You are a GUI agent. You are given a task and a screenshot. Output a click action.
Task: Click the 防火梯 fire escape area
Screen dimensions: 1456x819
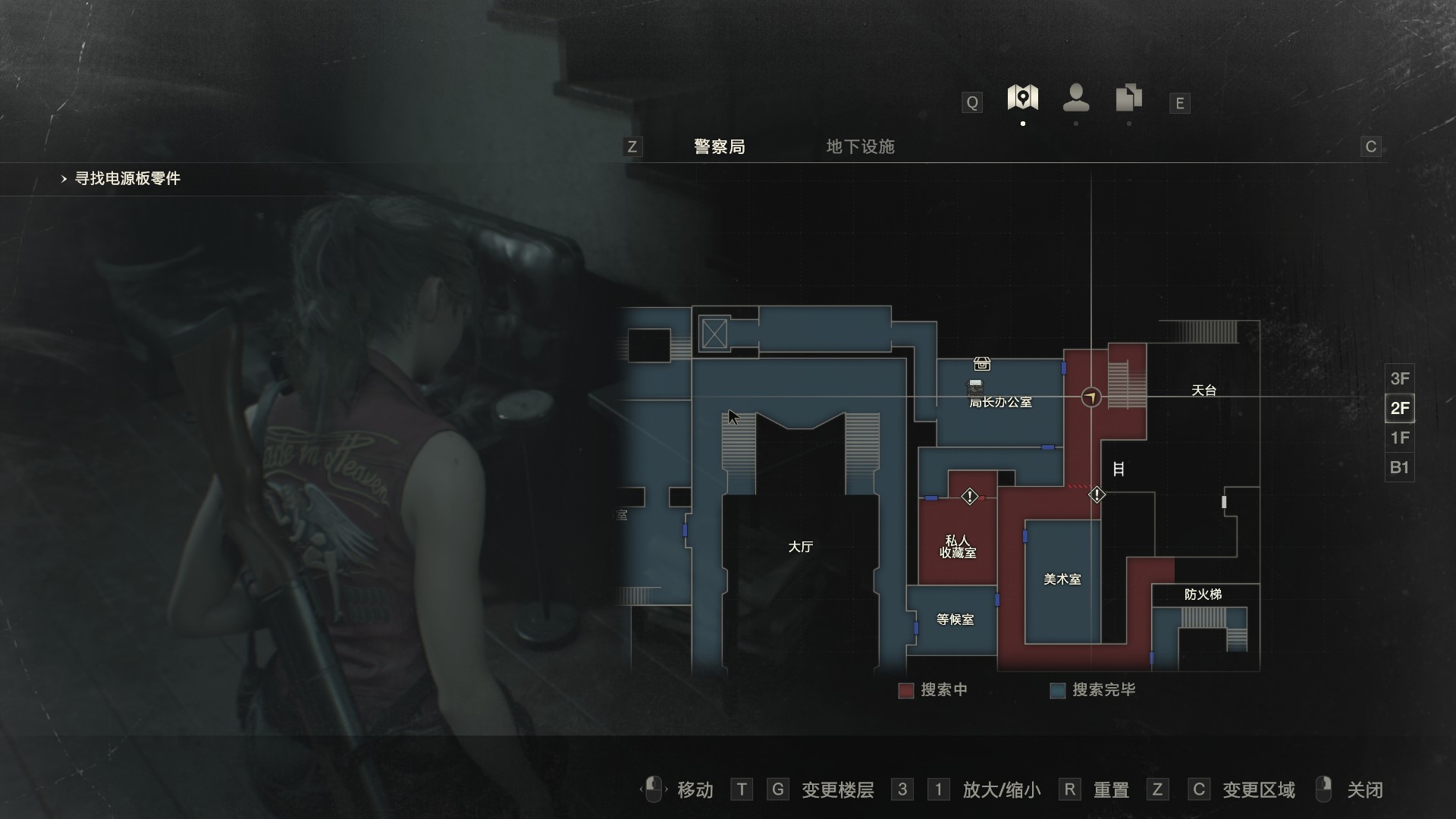[x=1203, y=595]
